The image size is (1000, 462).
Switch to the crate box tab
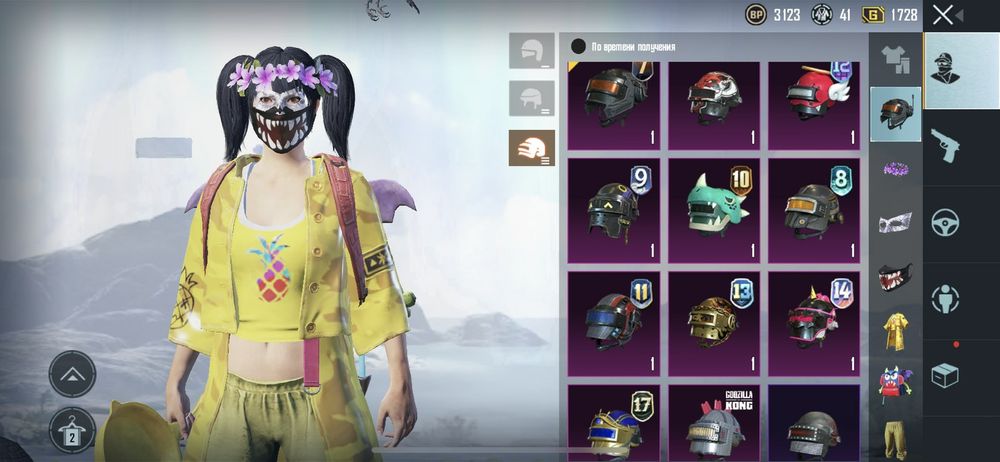click(x=945, y=375)
